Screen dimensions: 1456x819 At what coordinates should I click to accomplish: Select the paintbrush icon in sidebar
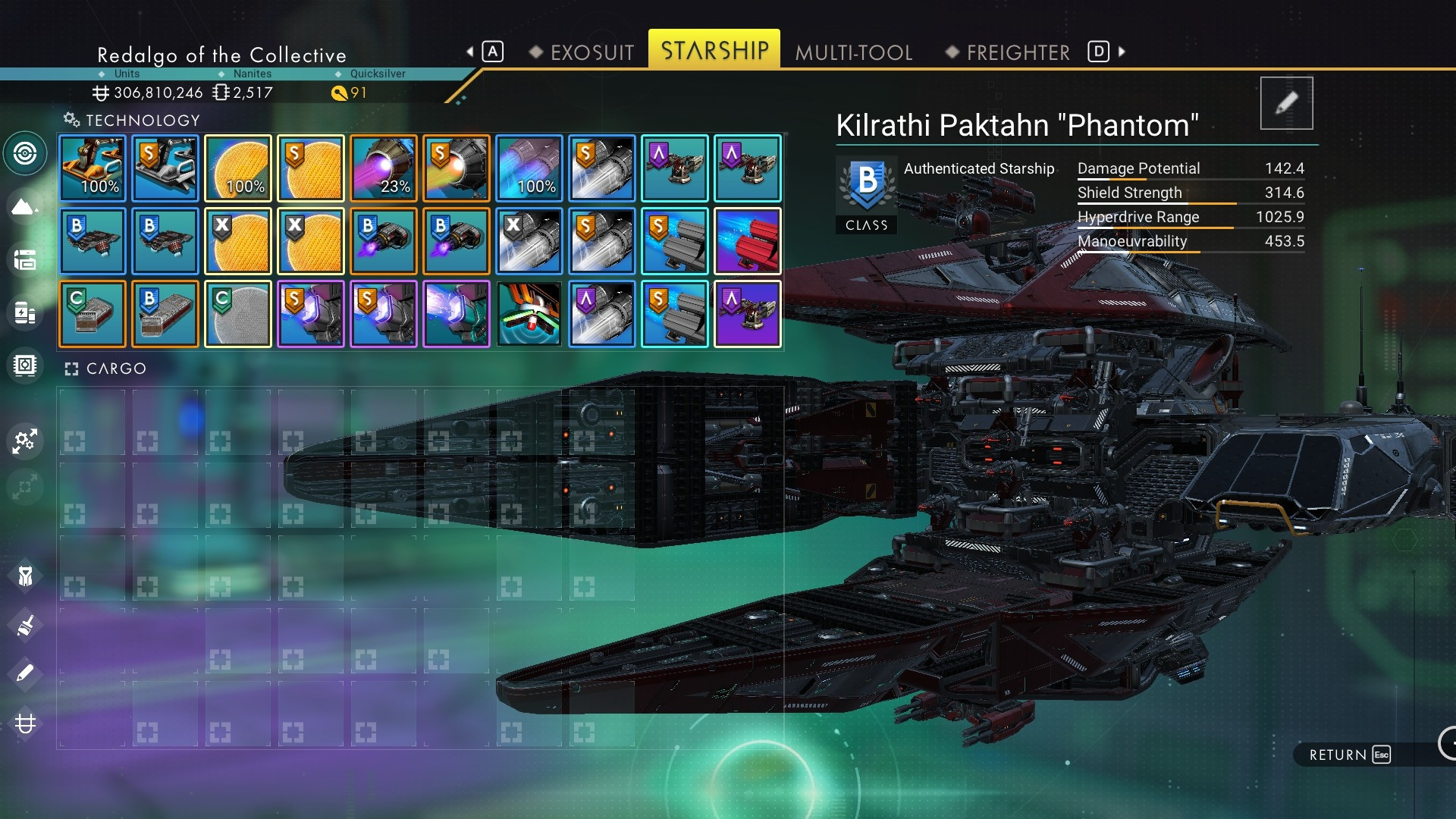24,626
